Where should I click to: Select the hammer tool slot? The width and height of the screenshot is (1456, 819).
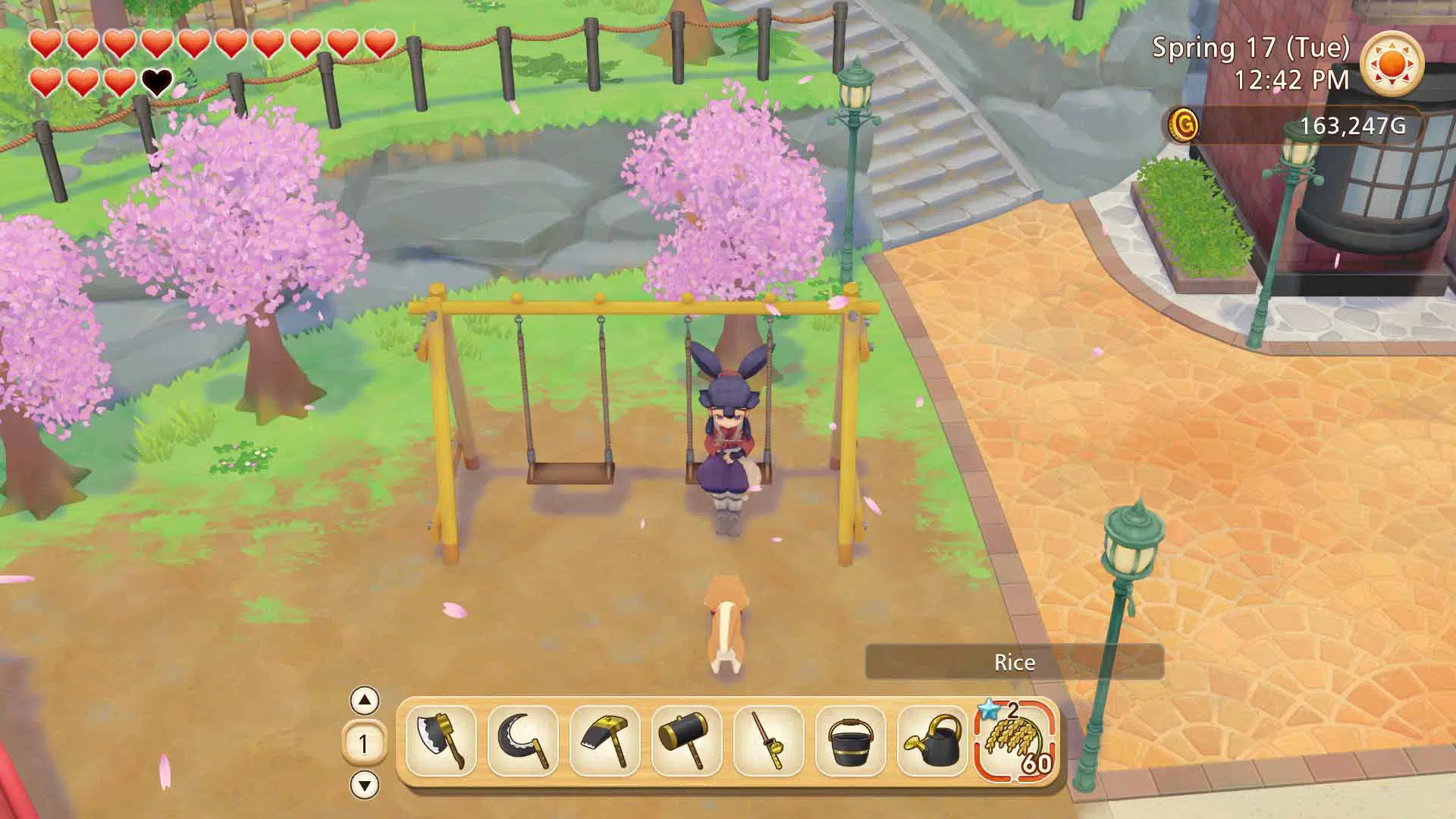pos(686,741)
